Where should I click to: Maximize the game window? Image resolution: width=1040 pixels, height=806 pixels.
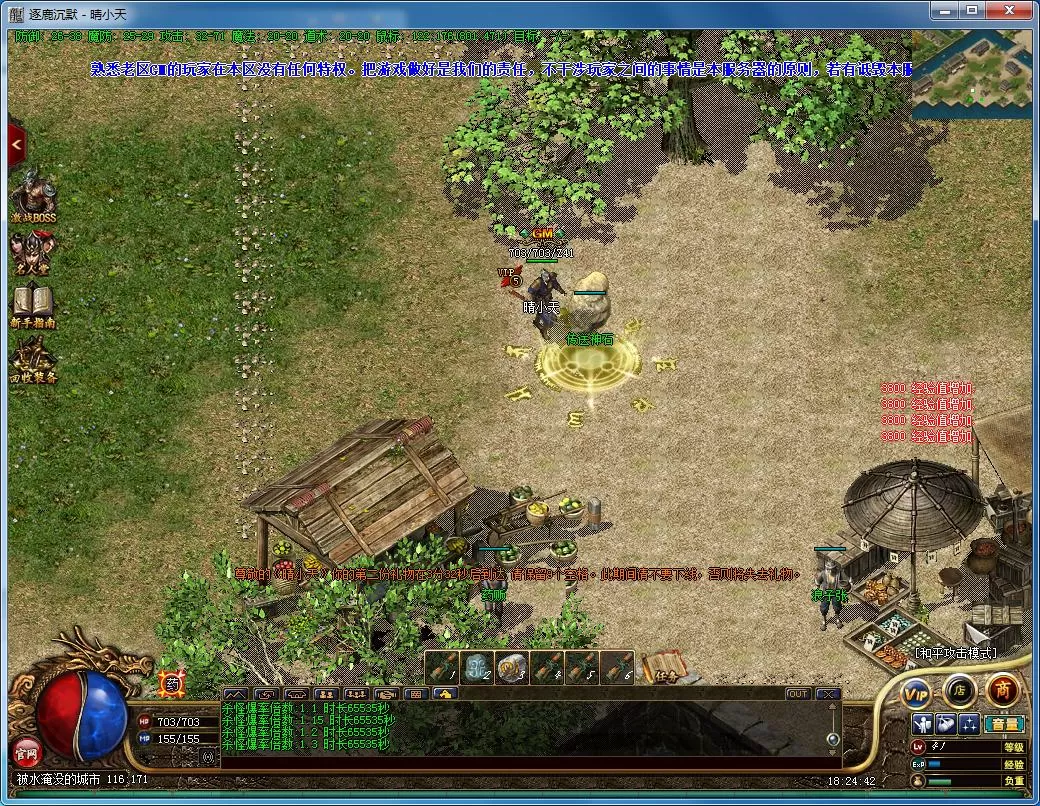(x=971, y=10)
